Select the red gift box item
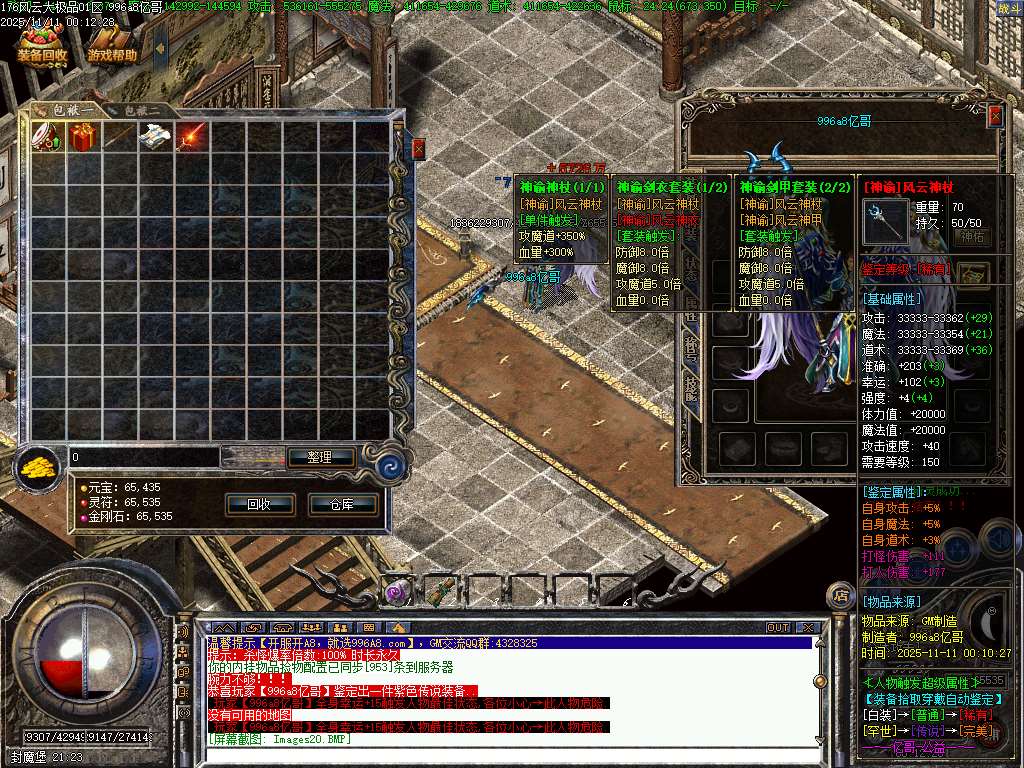Screen dimensions: 1024x768 [83, 137]
